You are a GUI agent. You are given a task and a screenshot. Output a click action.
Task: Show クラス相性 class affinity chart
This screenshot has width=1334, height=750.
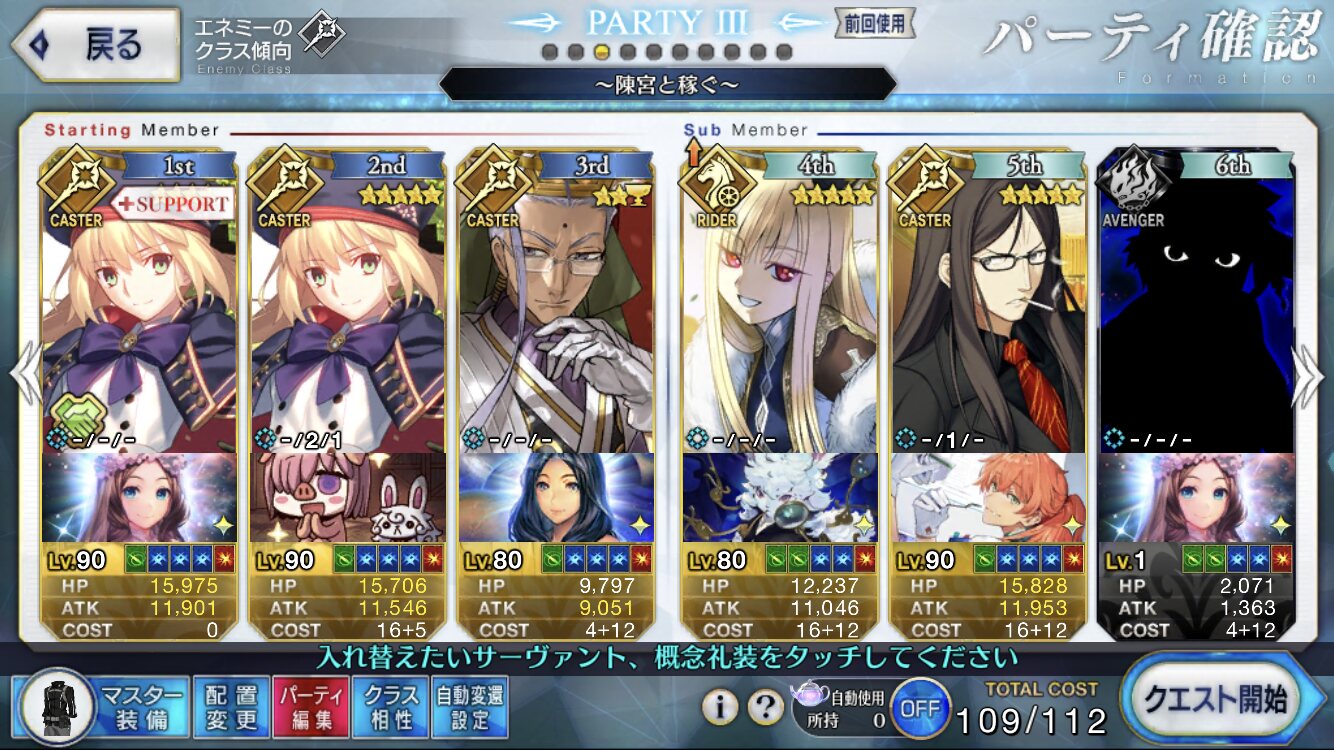pos(391,706)
